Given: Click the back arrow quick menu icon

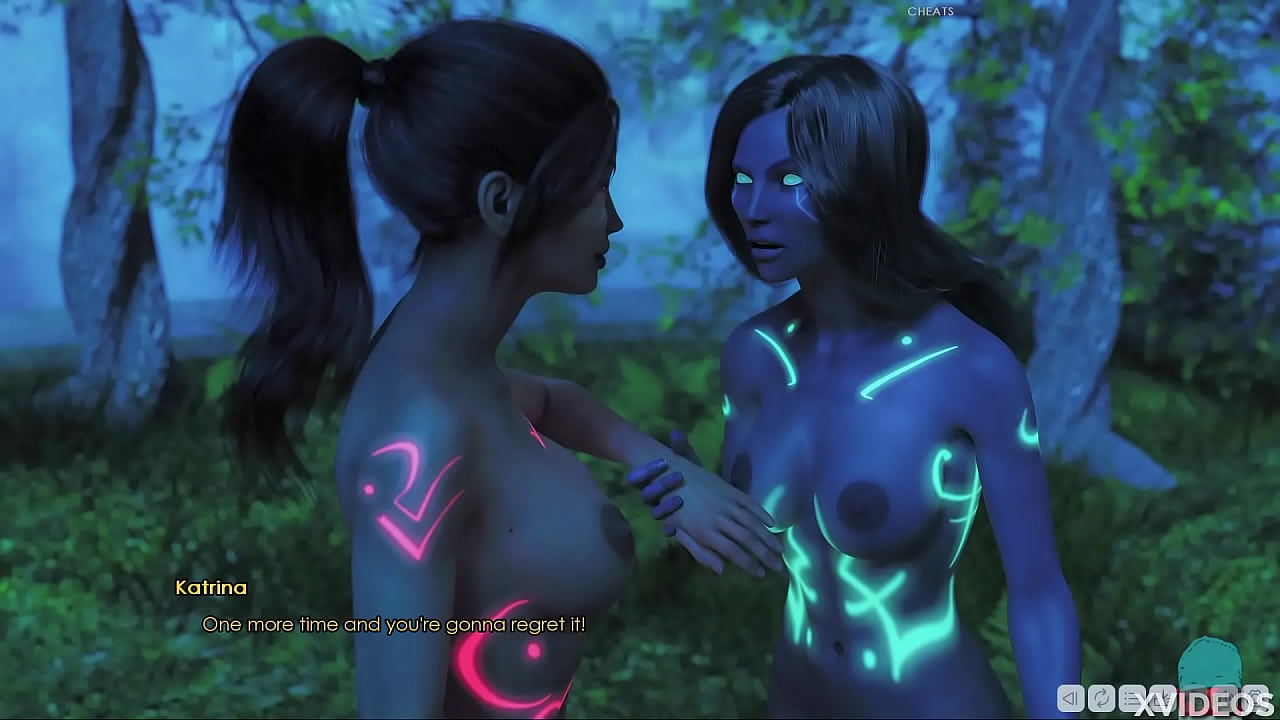Looking at the screenshot, I should 1070,698.
